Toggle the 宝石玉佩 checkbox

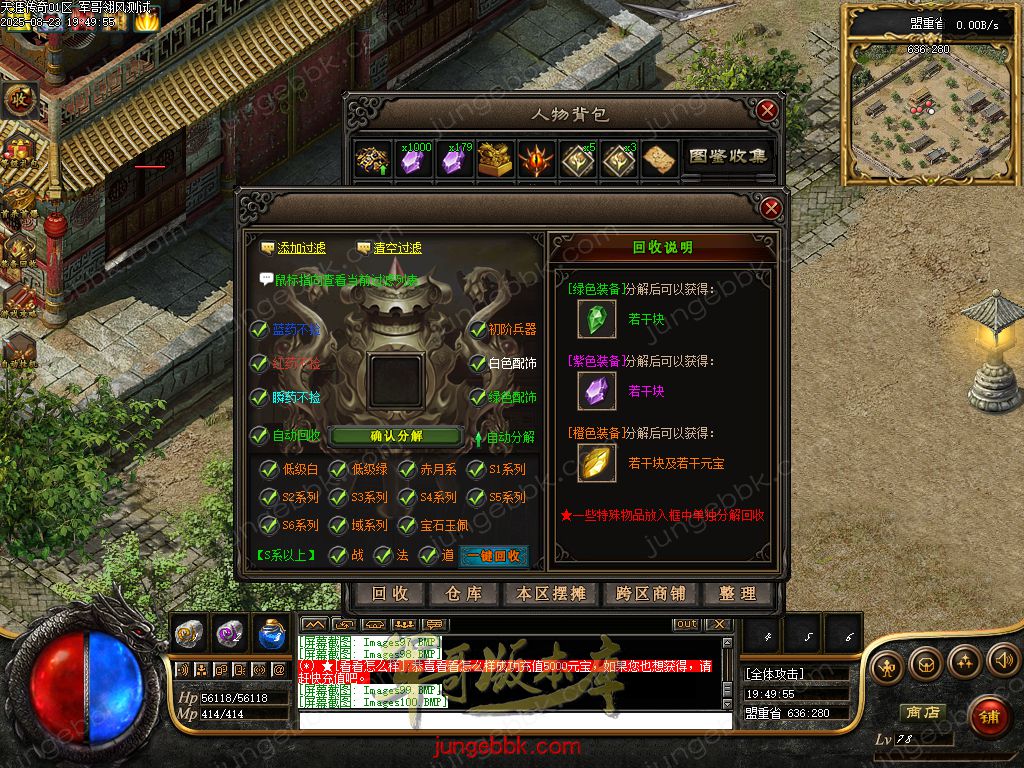coord(407,525)
